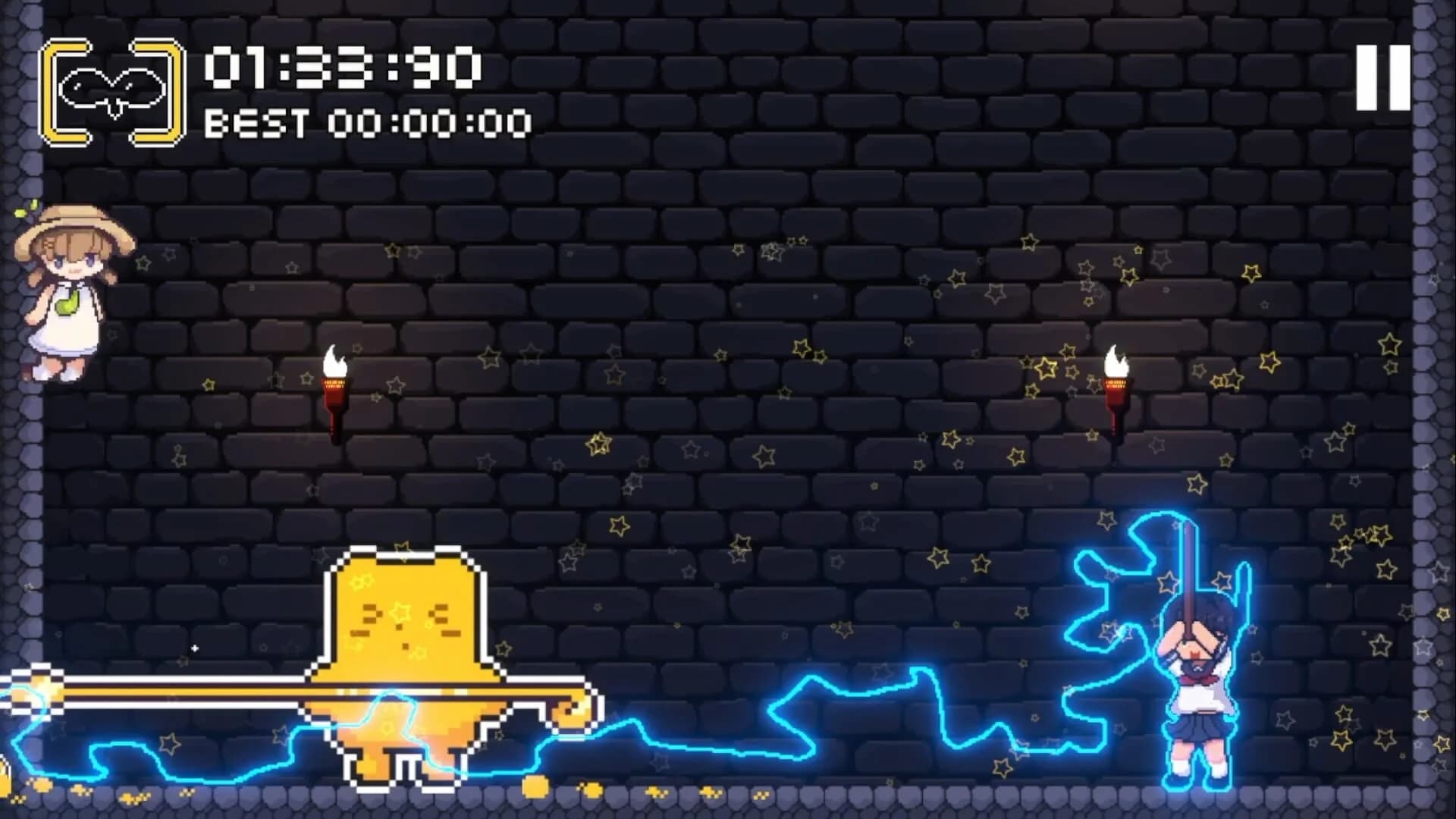The image size is (1456, 819).
Task: Click the sparkle above the straw-hat girl
Action: 23,212
